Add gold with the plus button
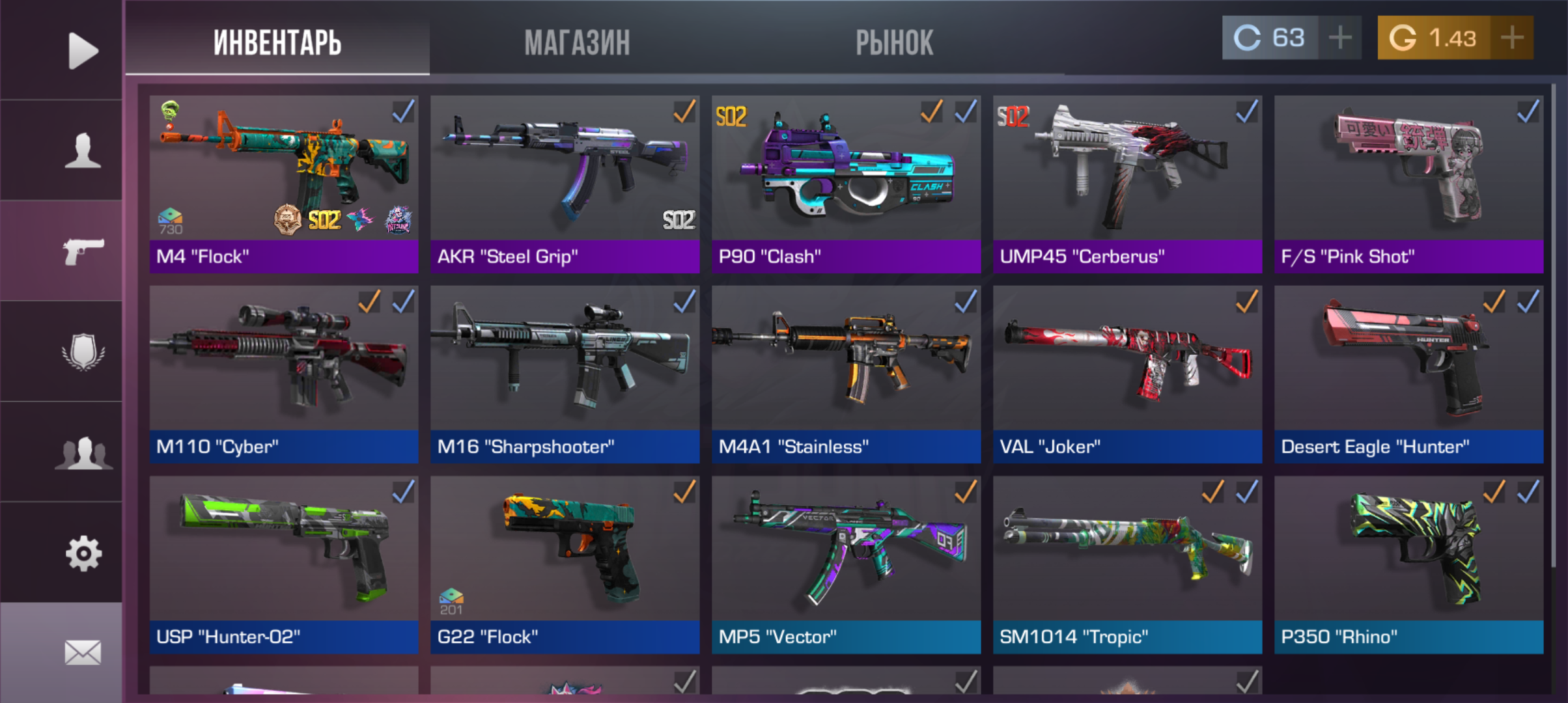Screen dimensions: 1568x703 [x=1511, y=38]
